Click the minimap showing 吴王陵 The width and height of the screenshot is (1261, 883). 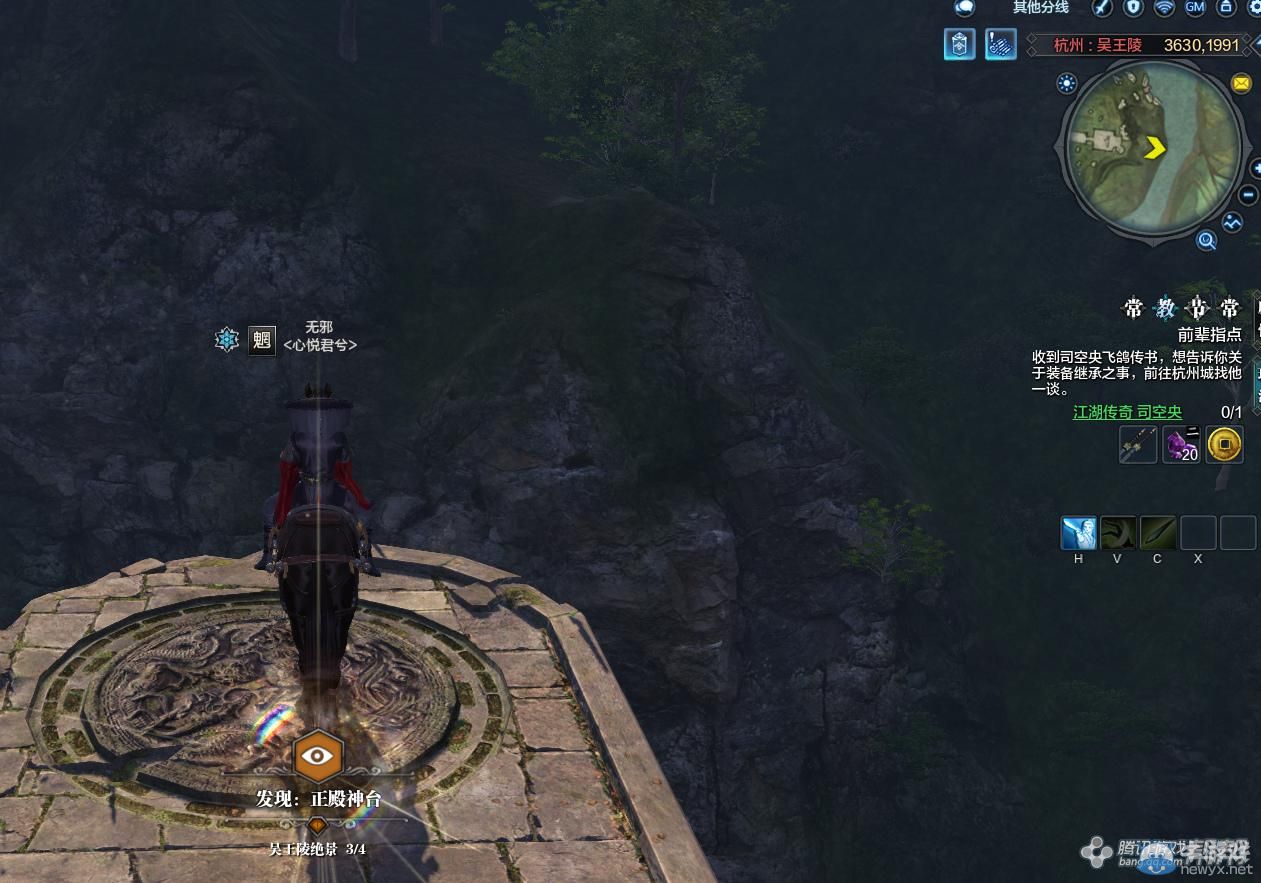(x=1153, y=148)
